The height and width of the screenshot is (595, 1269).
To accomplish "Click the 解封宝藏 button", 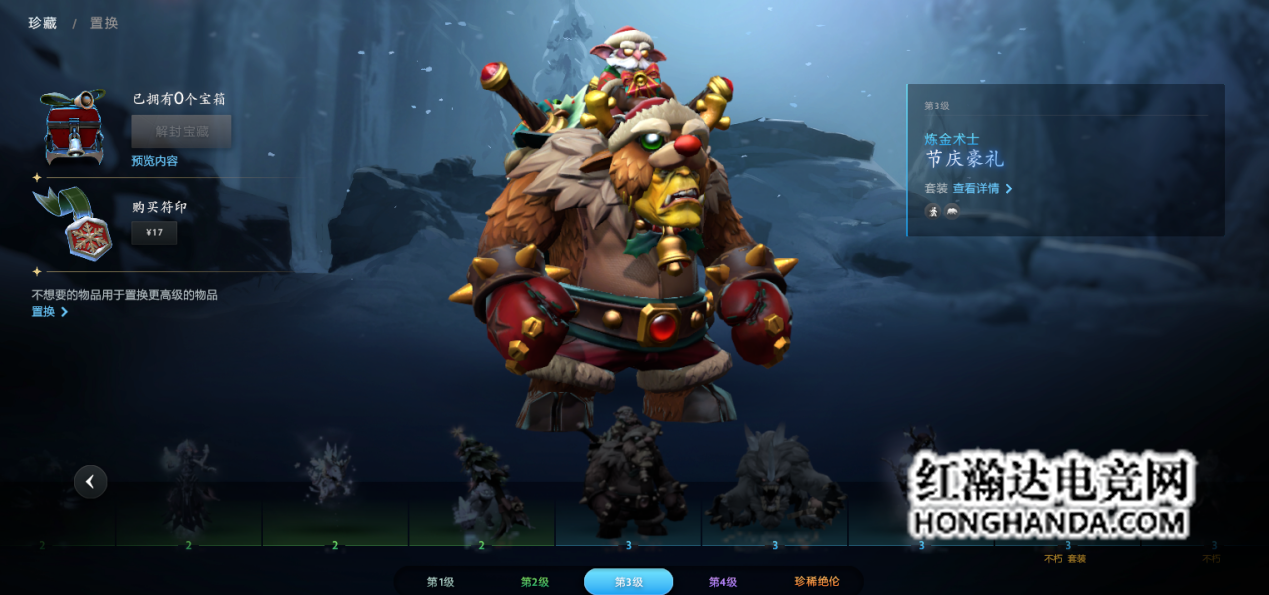I will coord(181,131).
